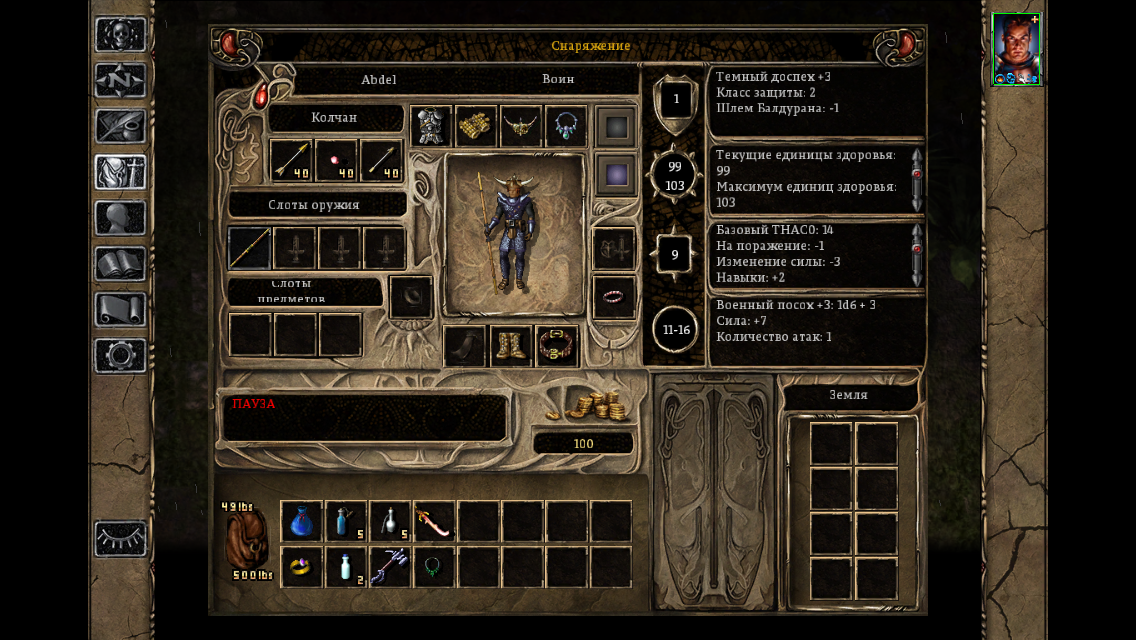The width and height of the screenshot is (1136, 640).
Task: Select the equipped dark plate armor slot
Action: [432, 127]
